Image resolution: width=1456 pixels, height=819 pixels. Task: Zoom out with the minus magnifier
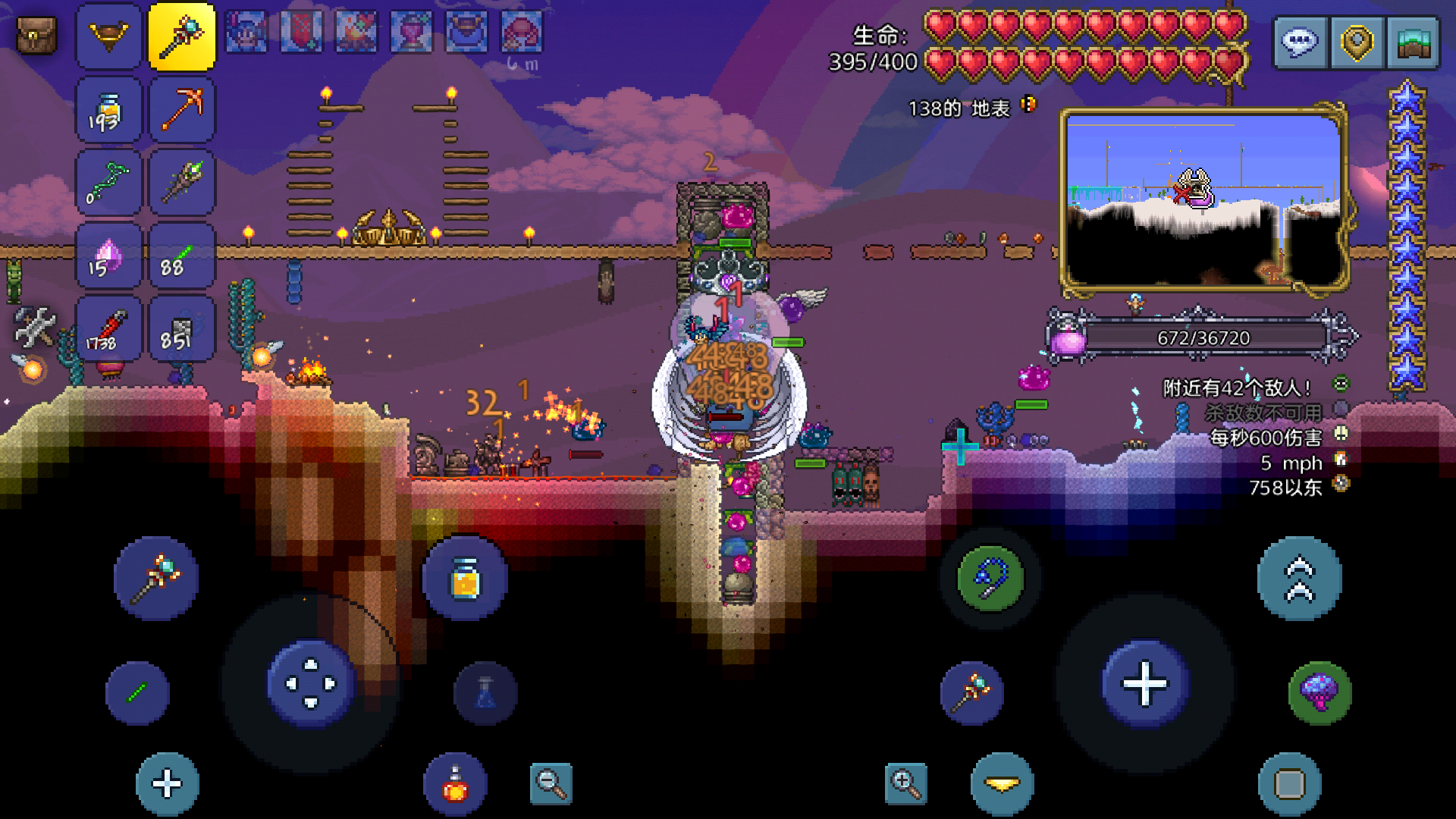click(x=551, y=783)
